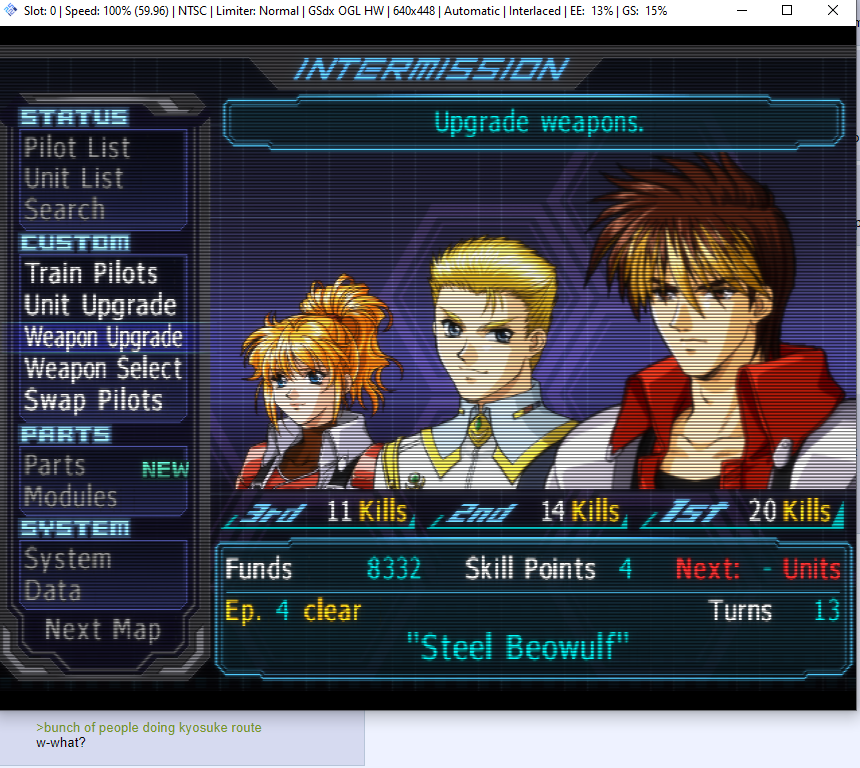Viewport: 860px width, 768px height.
Task: Proceed with the Next Map button
Action: (x=102, y=630)
